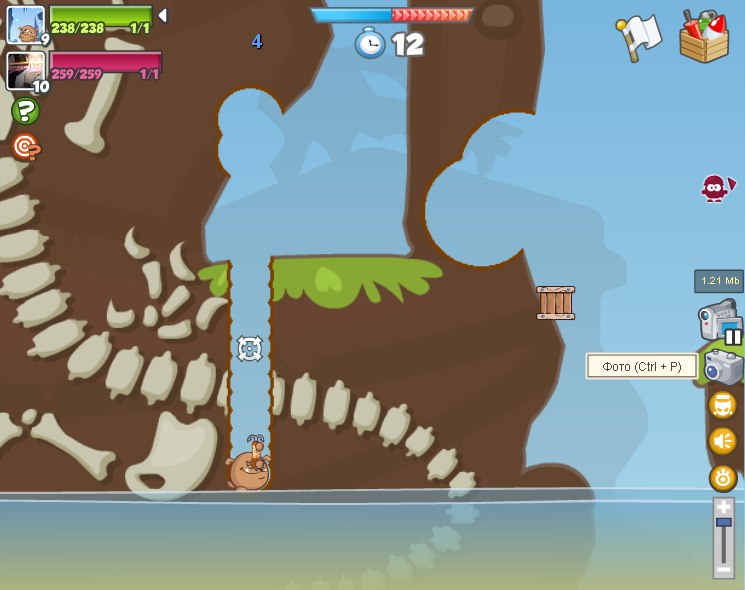Click the video camera record button
This screenshot has width=745, height=590.
click(x=718, y=322)
